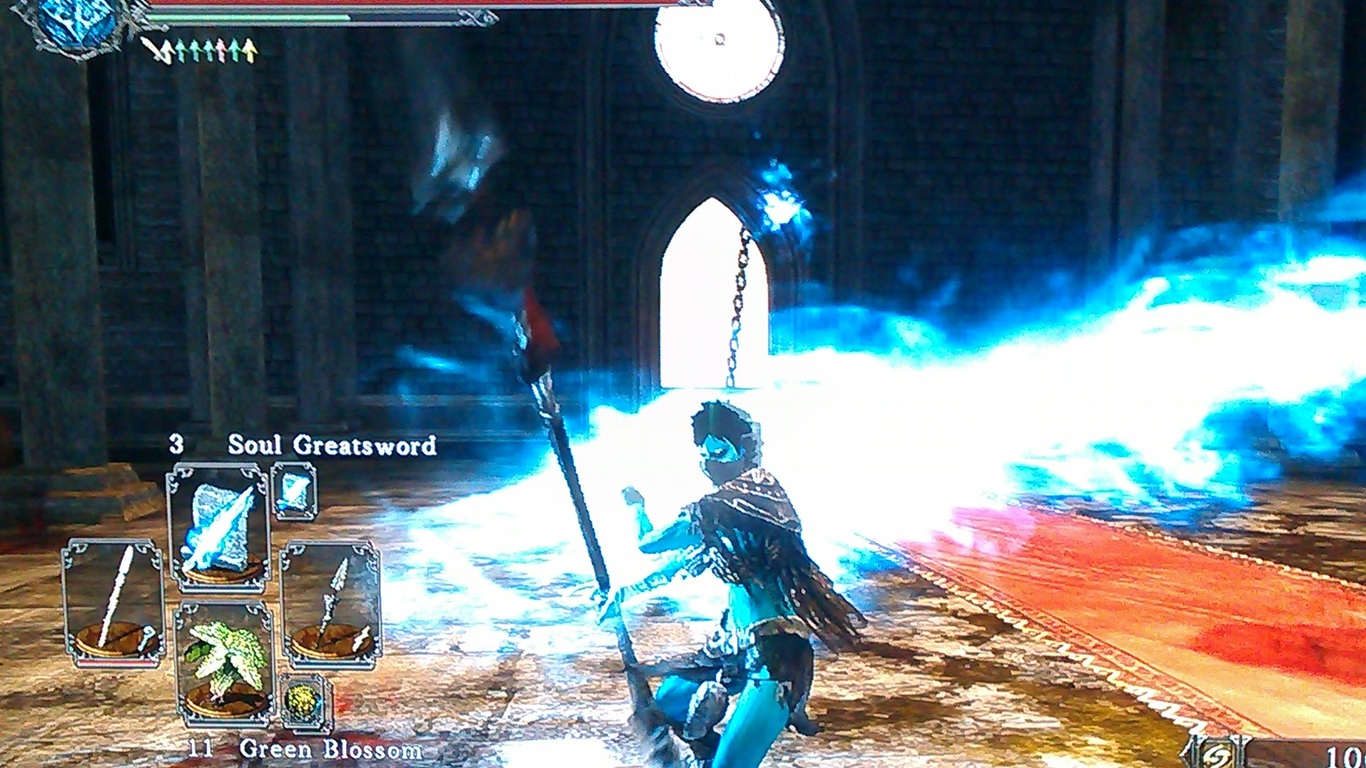Click the queued spell preview icon
This screenshot has width=1366, height=768.
(x=293, y=492)
